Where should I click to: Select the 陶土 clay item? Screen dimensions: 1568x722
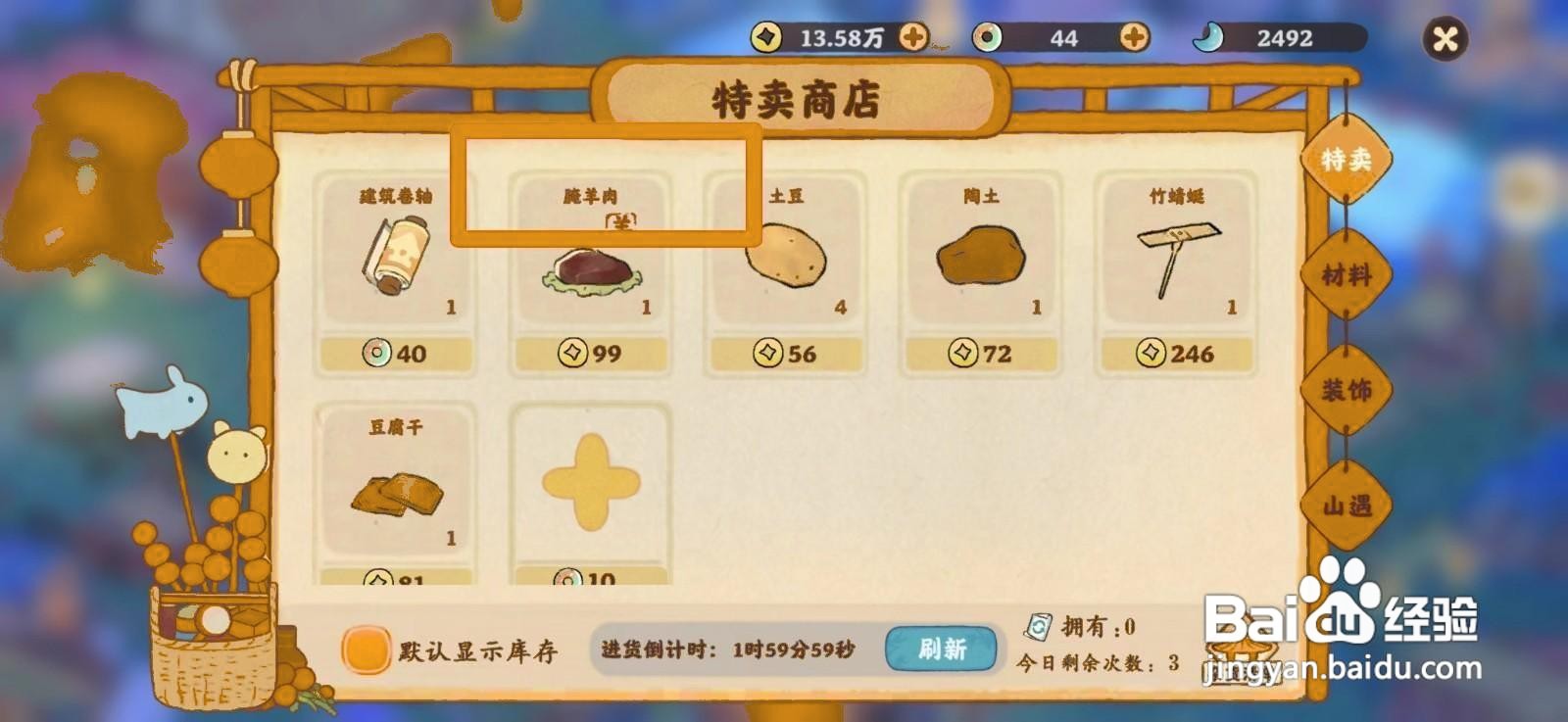978,260
